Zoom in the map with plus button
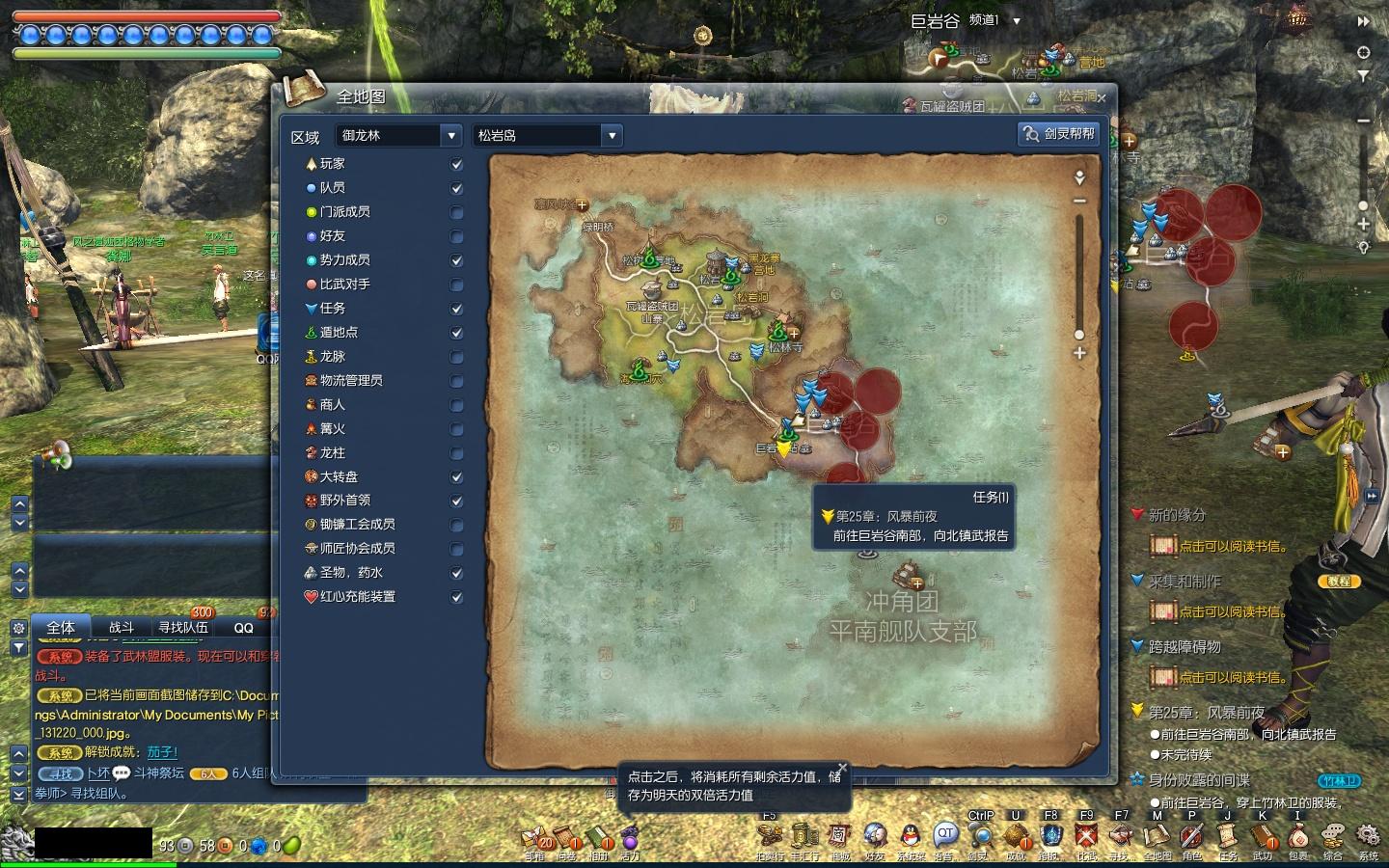This screenshot has width=1389, height=868. click(1079, 353)
